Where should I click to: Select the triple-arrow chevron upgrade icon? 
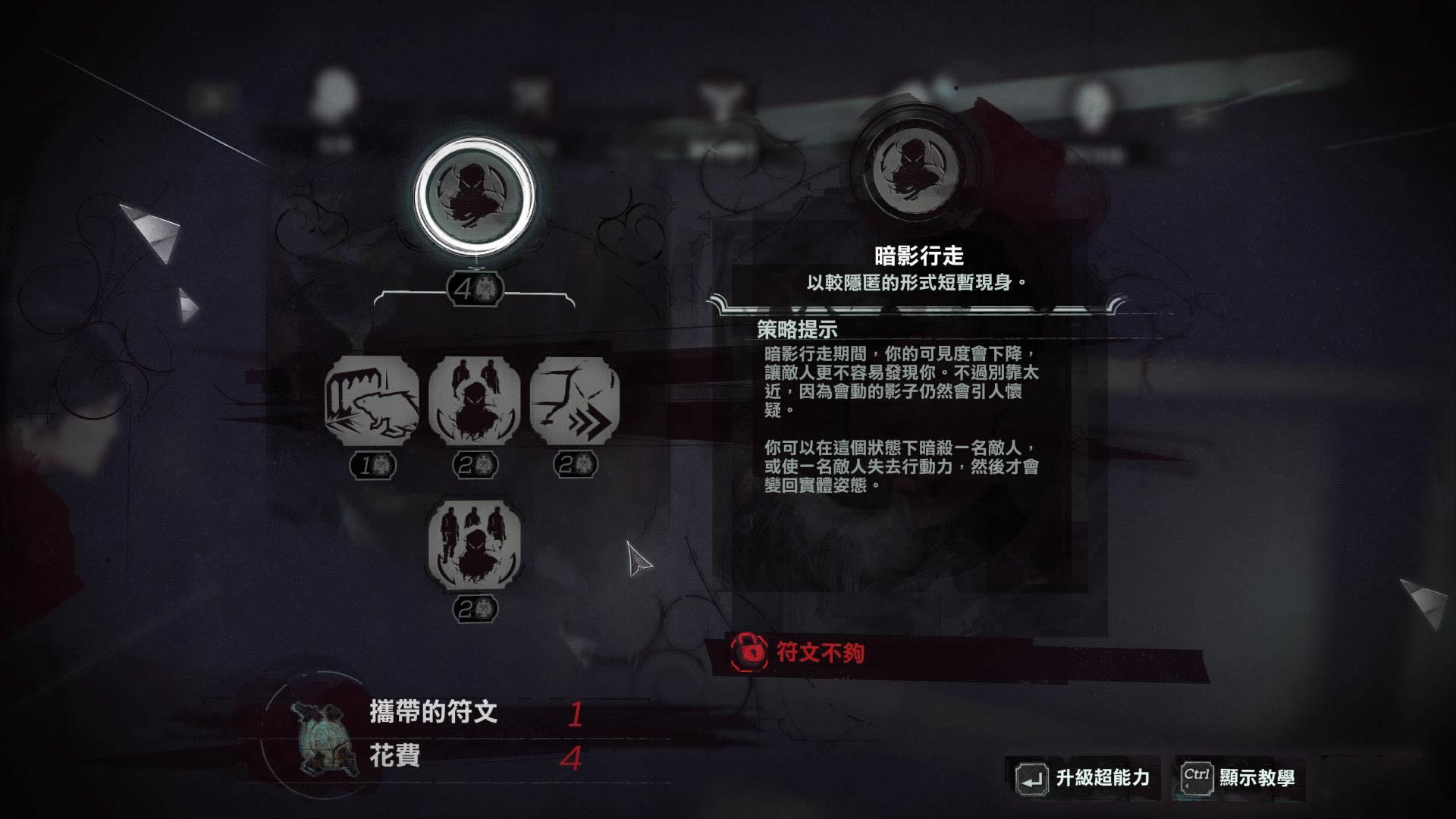coord(574,400)
